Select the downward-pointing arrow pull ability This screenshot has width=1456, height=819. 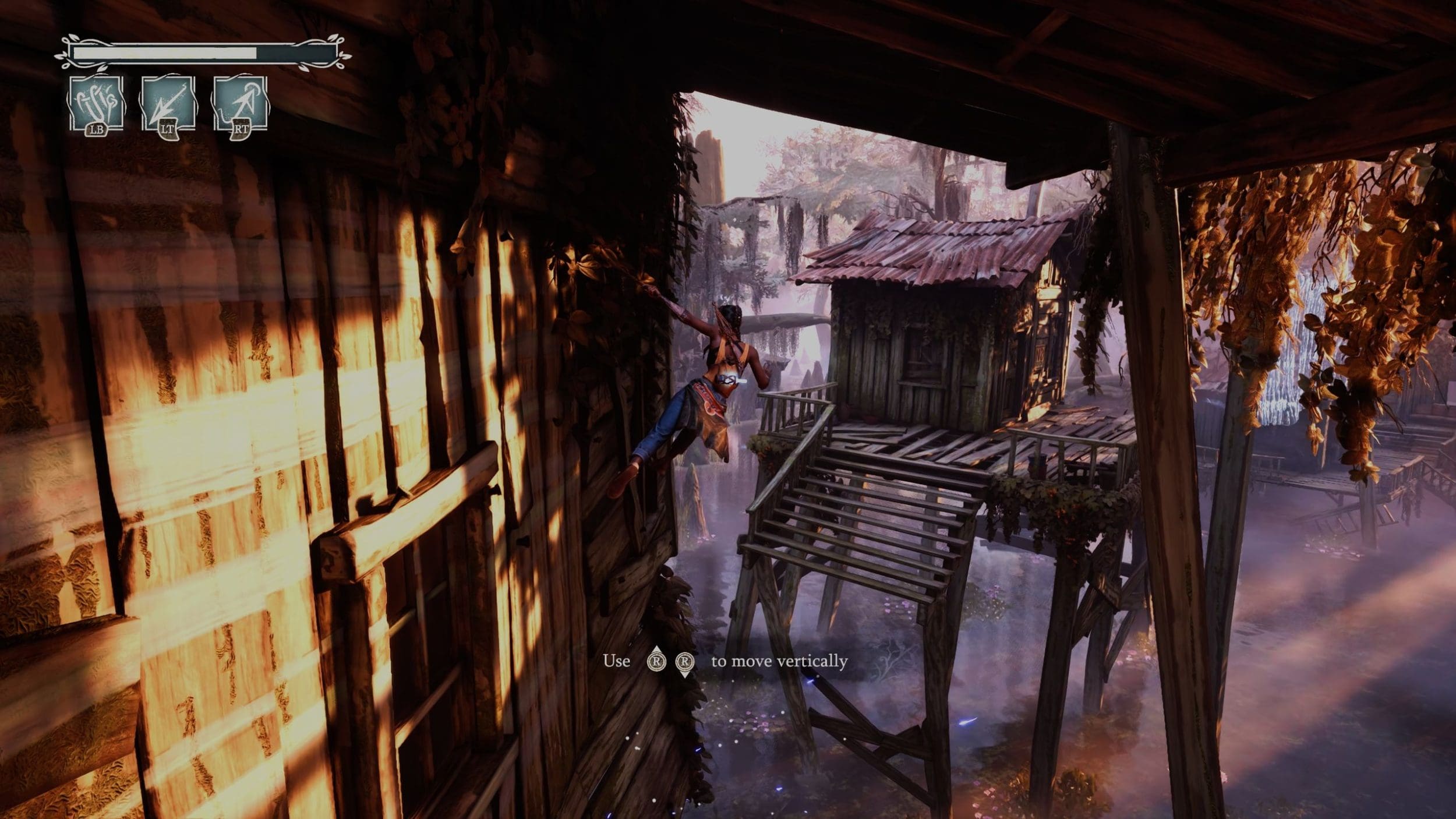[168, 105]
